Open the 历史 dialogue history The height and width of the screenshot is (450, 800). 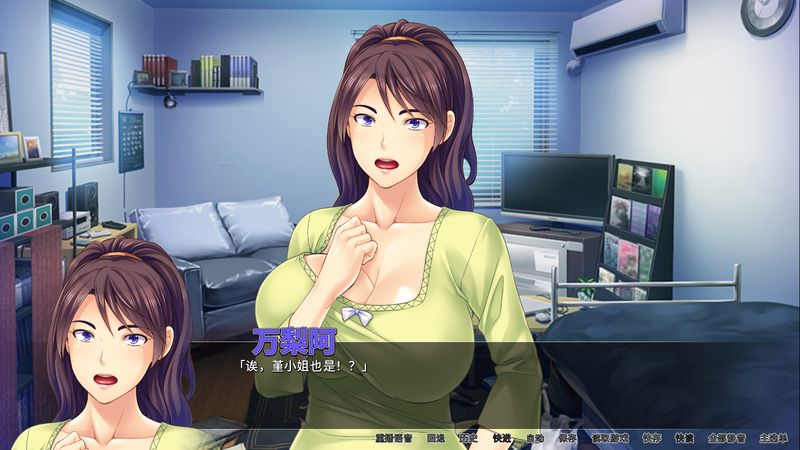pos(468,438)
